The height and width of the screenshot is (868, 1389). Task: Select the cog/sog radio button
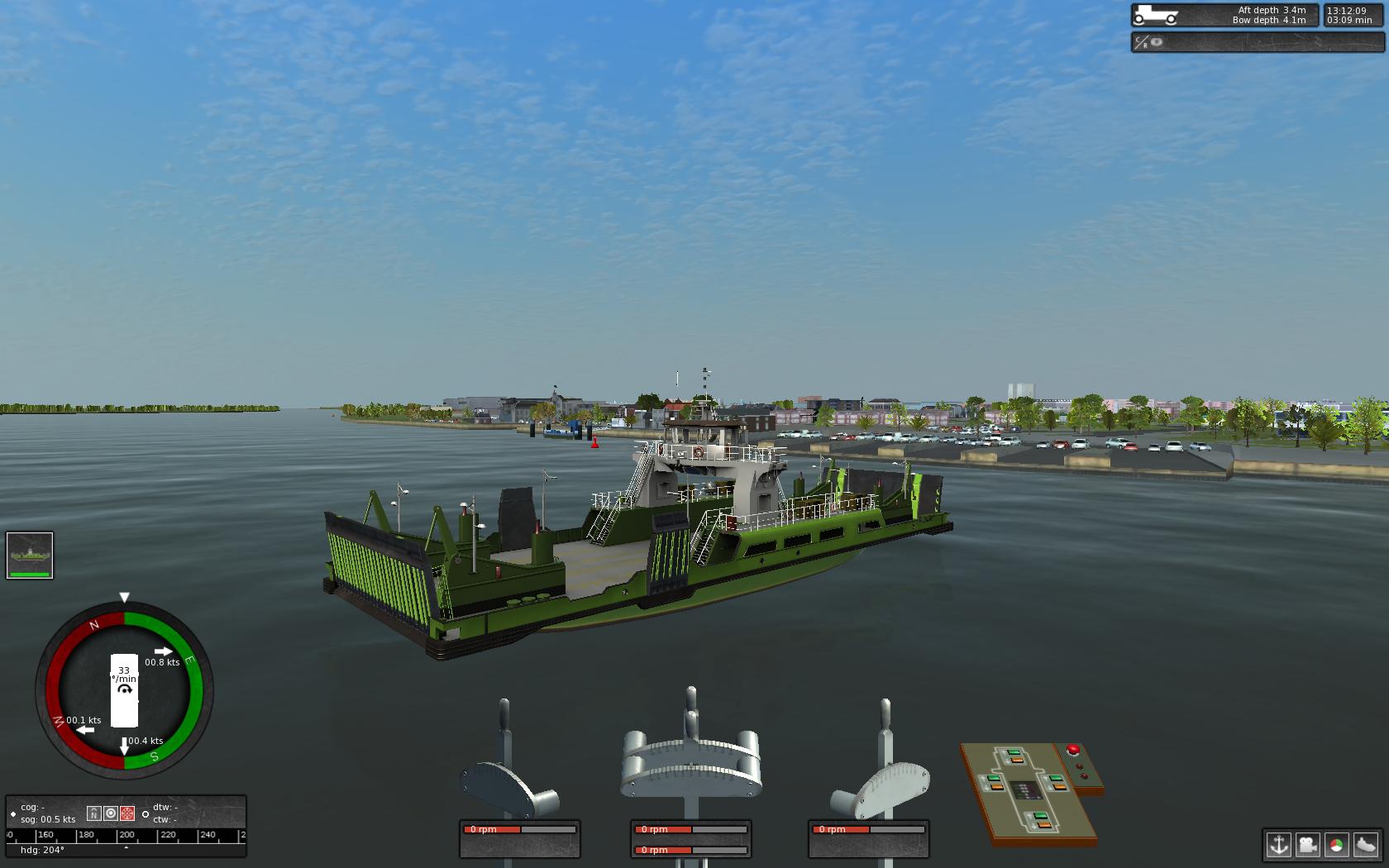[13, 813]
